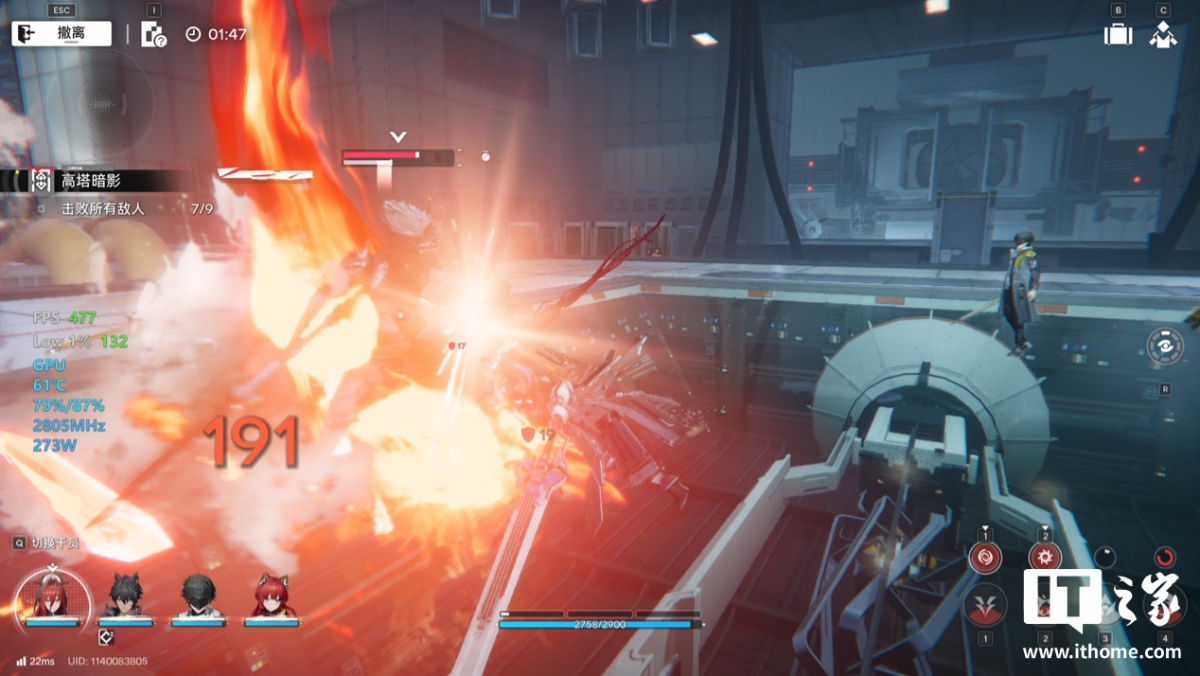Image resolution: width=1200 pixels, height=676 pixels.
Task: Activate the red spiked burst combo skill
Action: 1045,558
